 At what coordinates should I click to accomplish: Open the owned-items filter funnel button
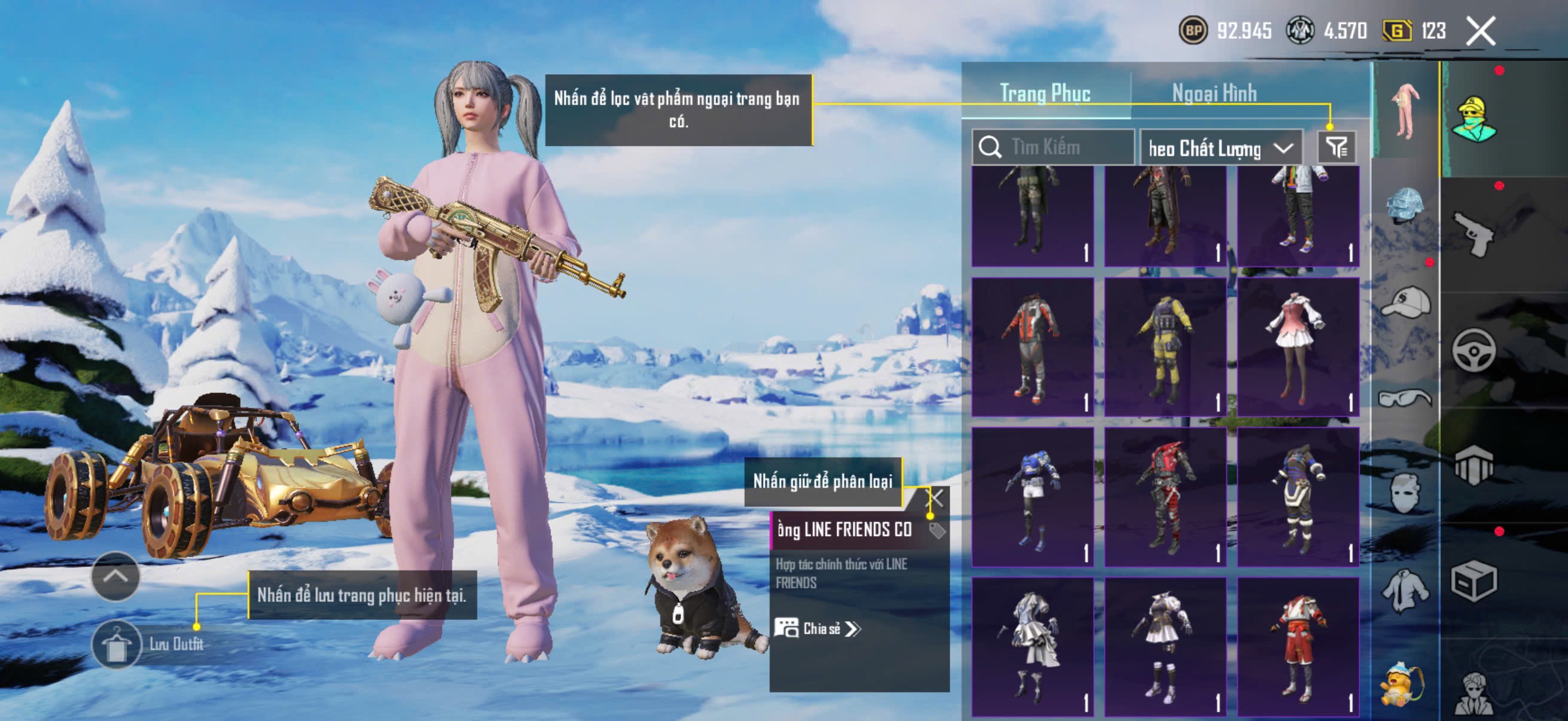(1336, 147)
